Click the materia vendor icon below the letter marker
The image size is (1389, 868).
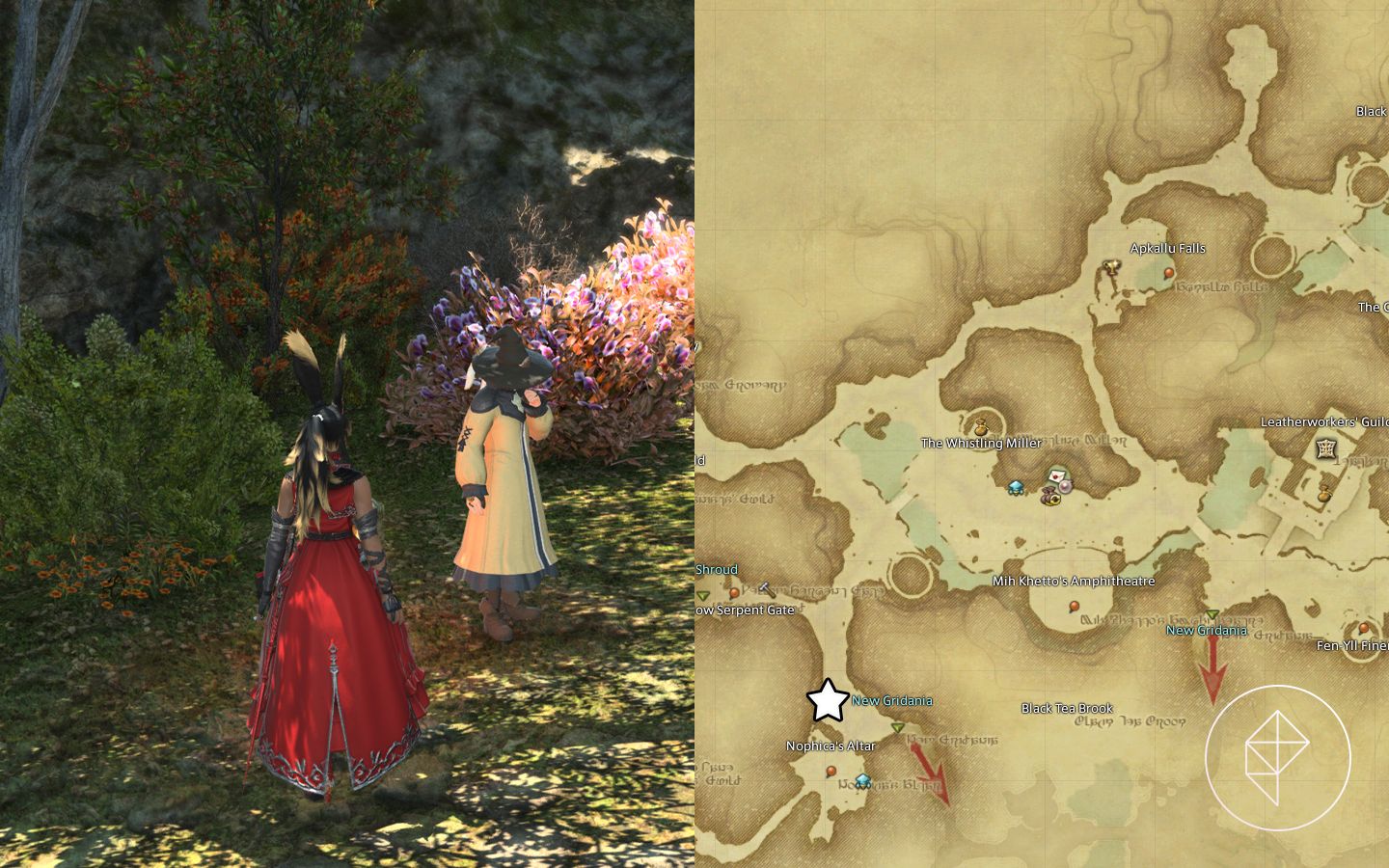coord(1065,487)
